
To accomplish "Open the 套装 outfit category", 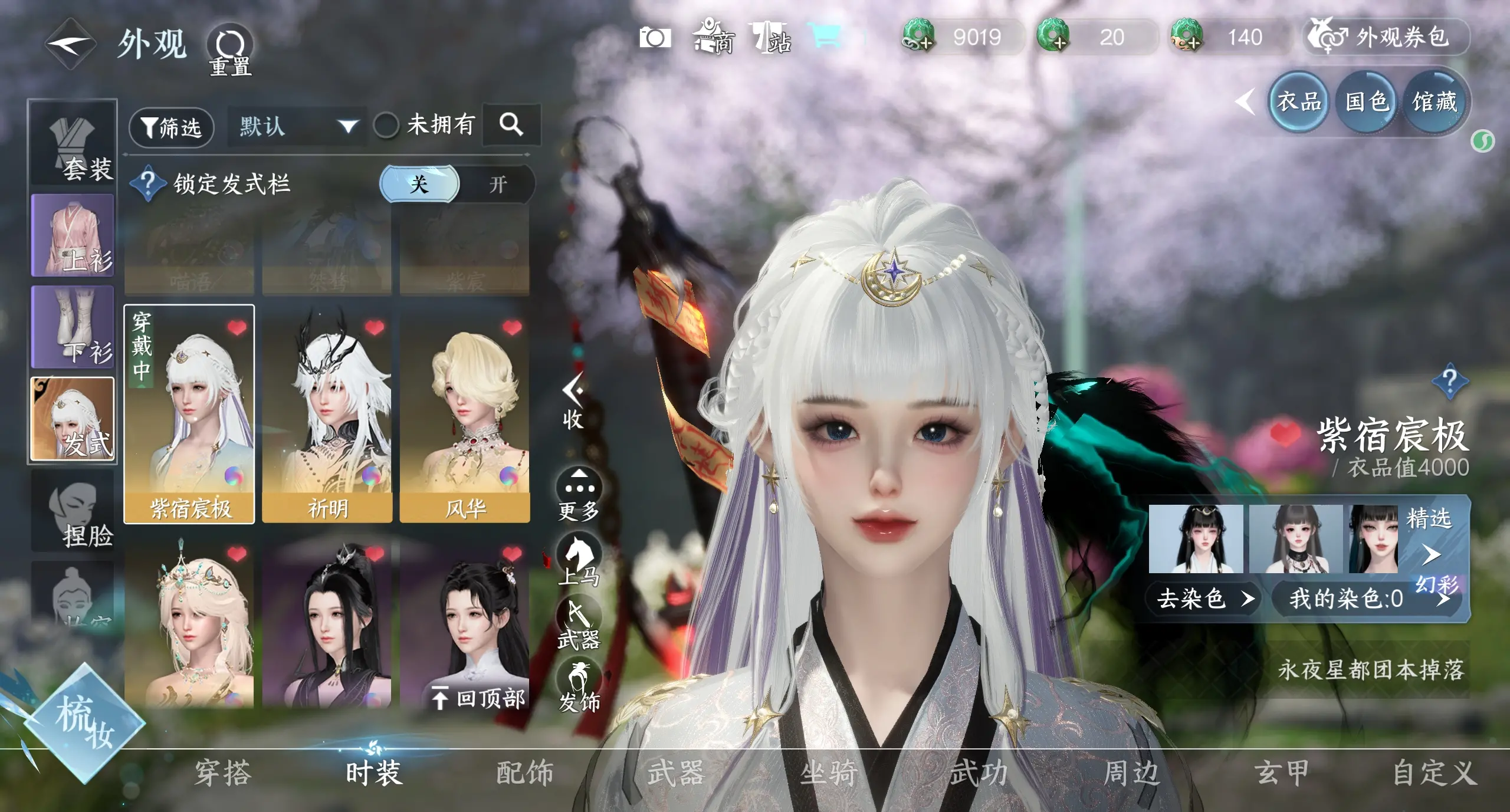I will pyautogui.click(x=73, y=143).
